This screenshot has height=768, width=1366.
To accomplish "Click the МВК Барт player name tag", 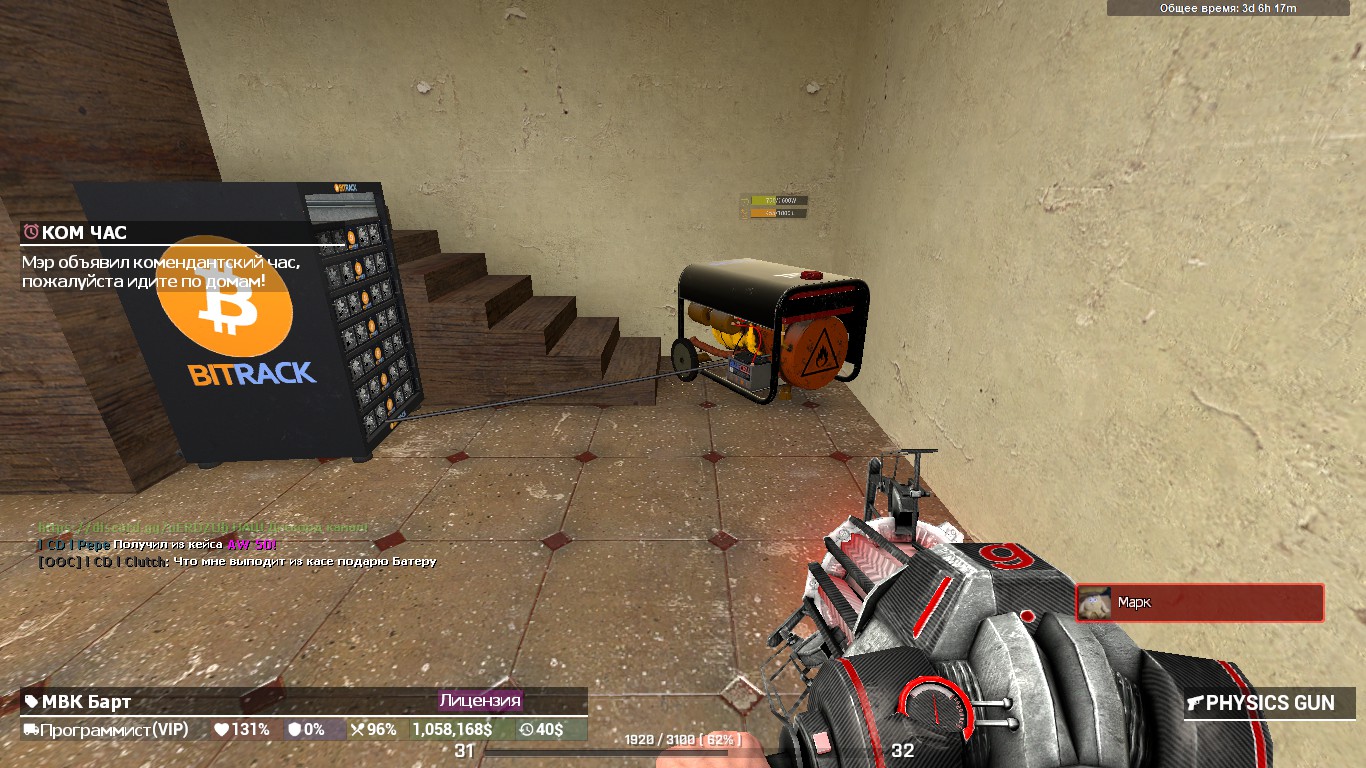I will click(86, 702).
